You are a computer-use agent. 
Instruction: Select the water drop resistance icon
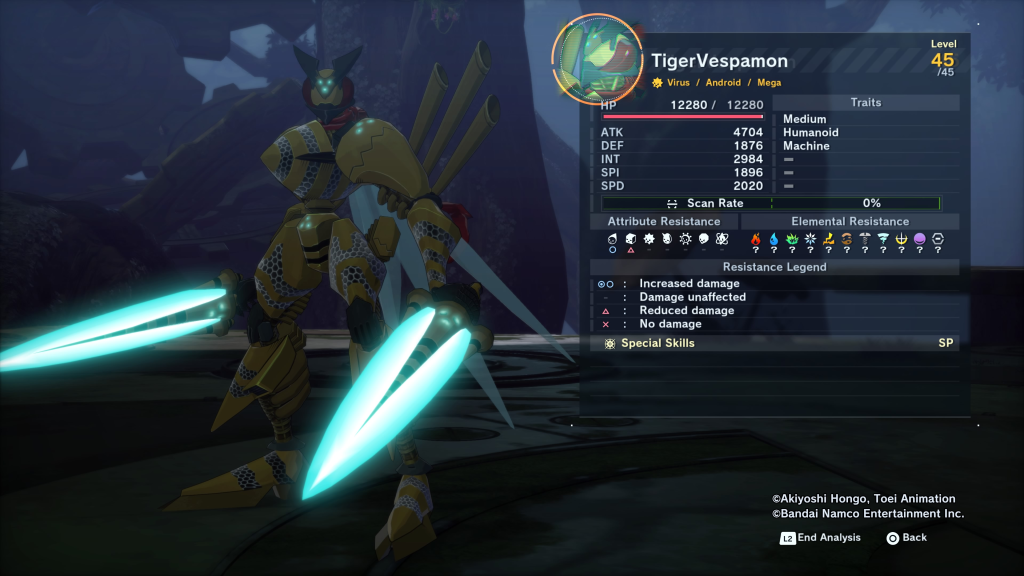(774, 239)
